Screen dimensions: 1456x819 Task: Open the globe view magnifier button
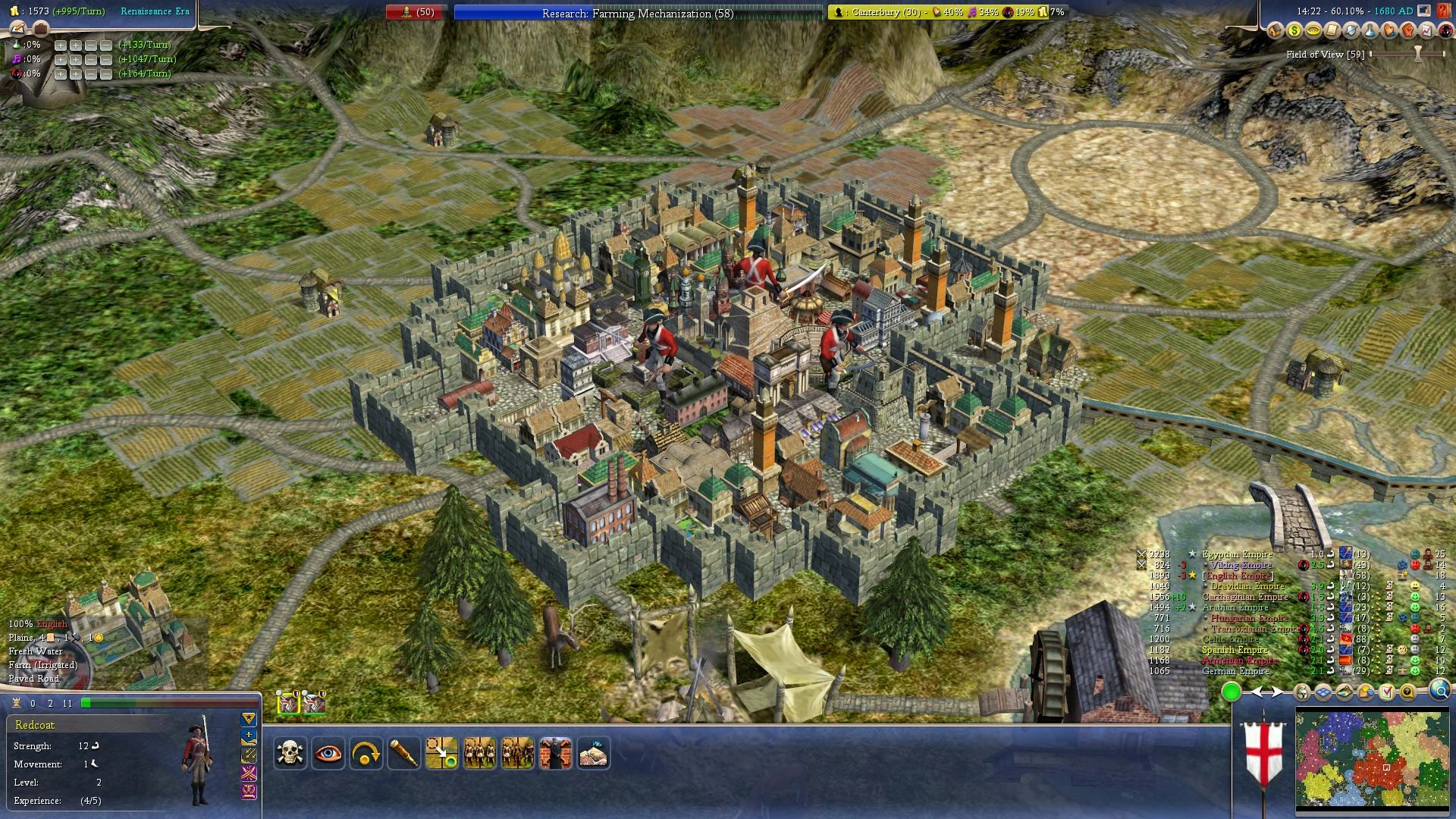point(1439,691)
